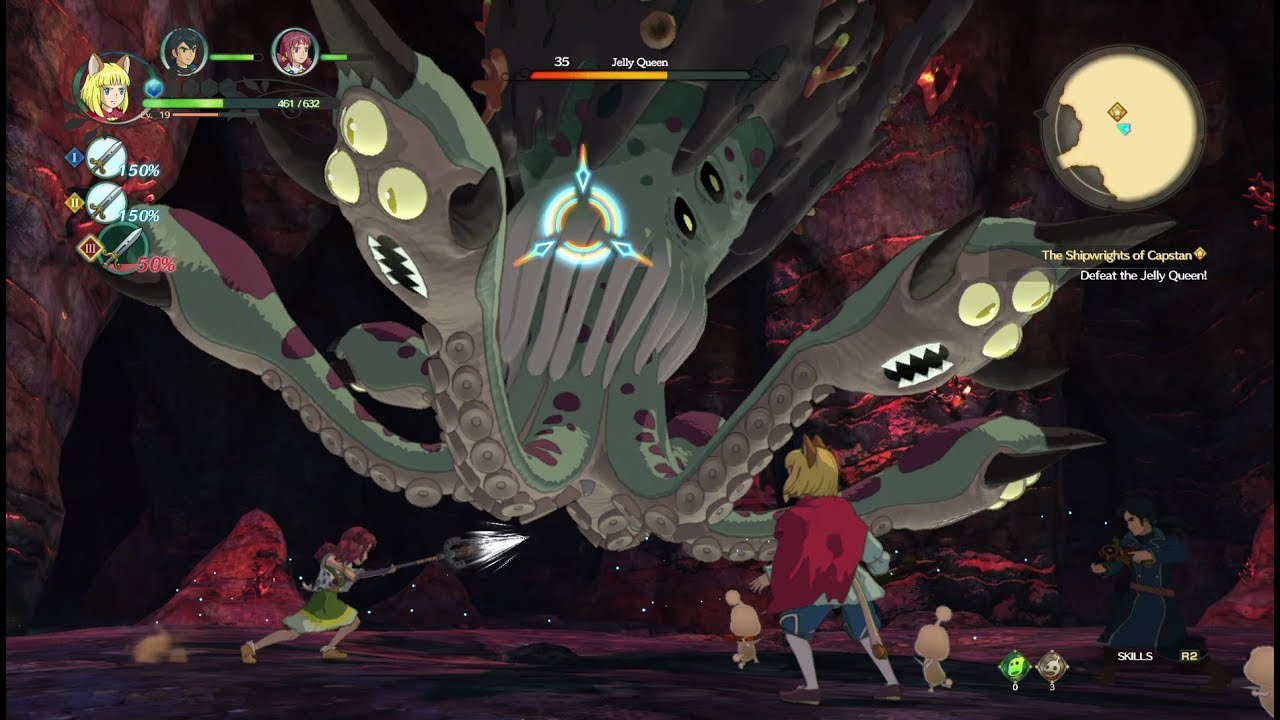Switch to the dark-haired party member portrait
This screenshot has height=720, width=1280.
coord(184,52)
